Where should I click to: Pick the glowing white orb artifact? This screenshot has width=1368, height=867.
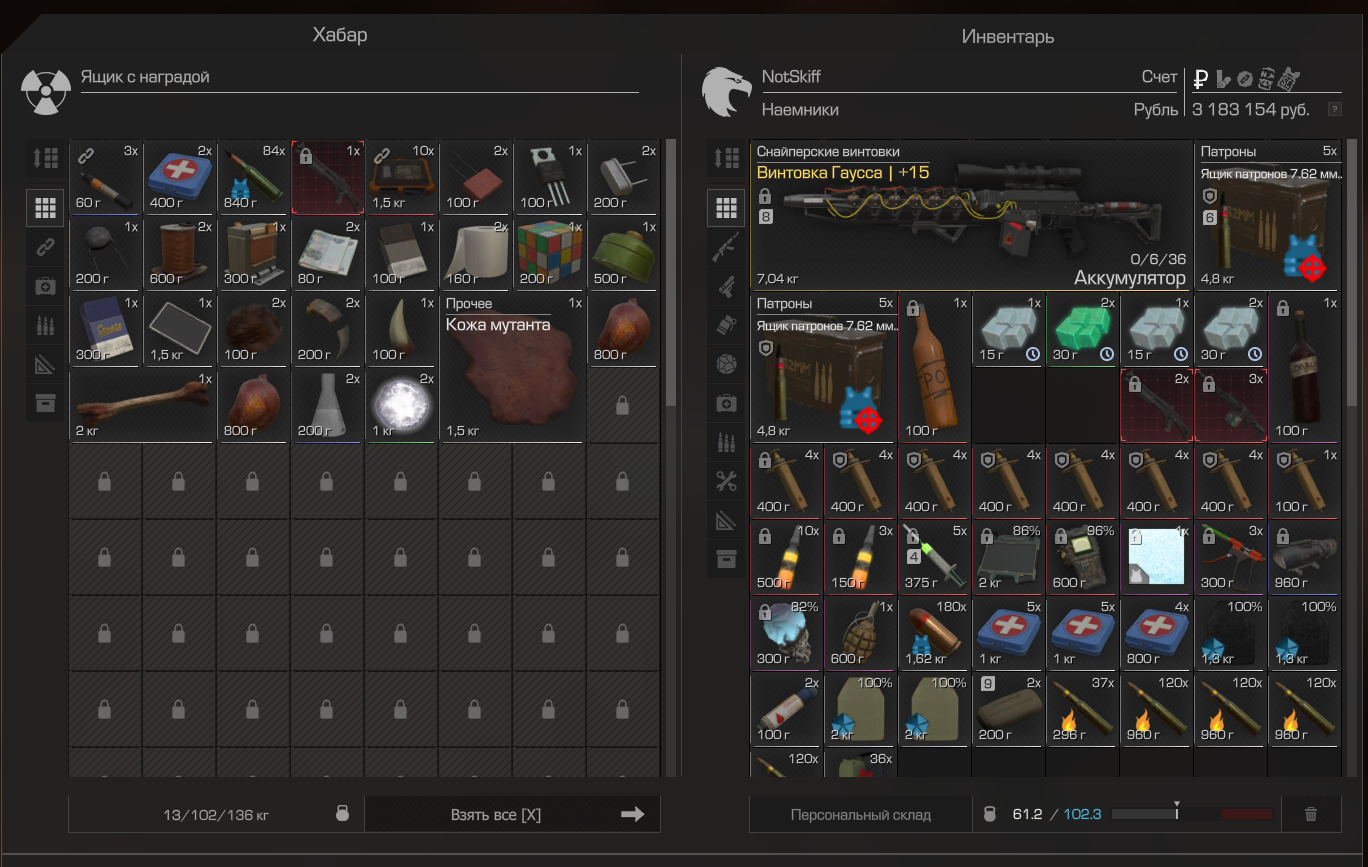pos(400,405)
